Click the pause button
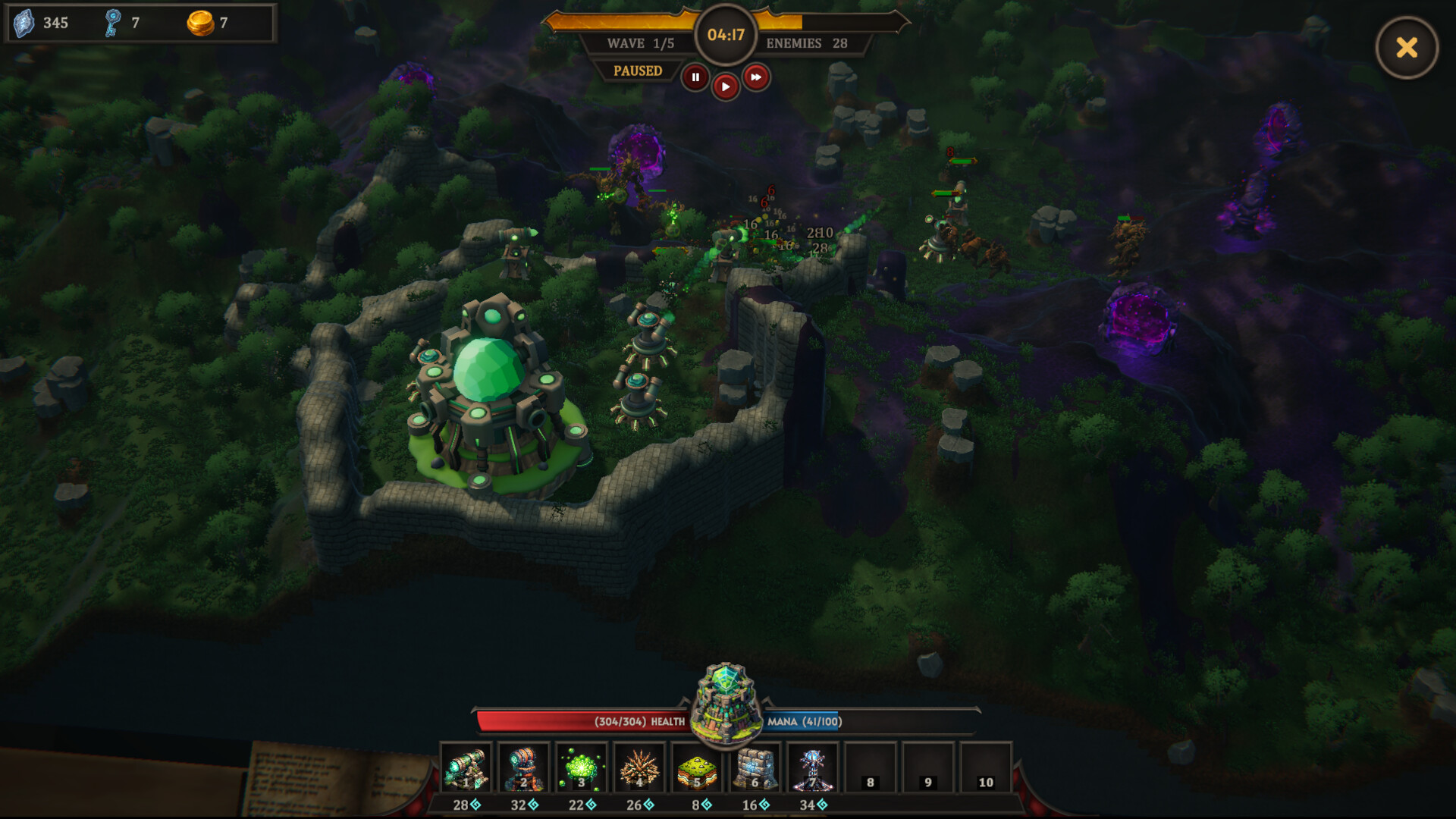 (695, 77)
